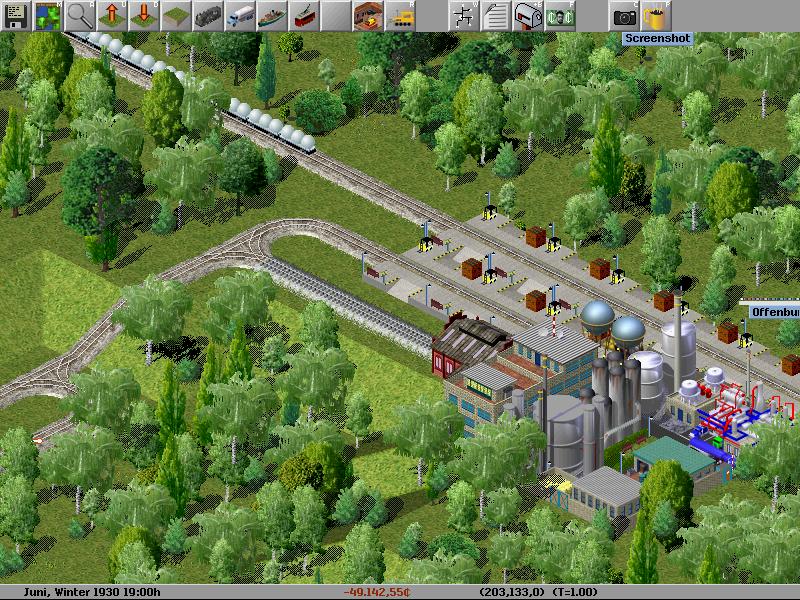Choose the raise land tool
The width and height of the screenshot is (800, 600).
pyautogui.click(x=111, y=15)
